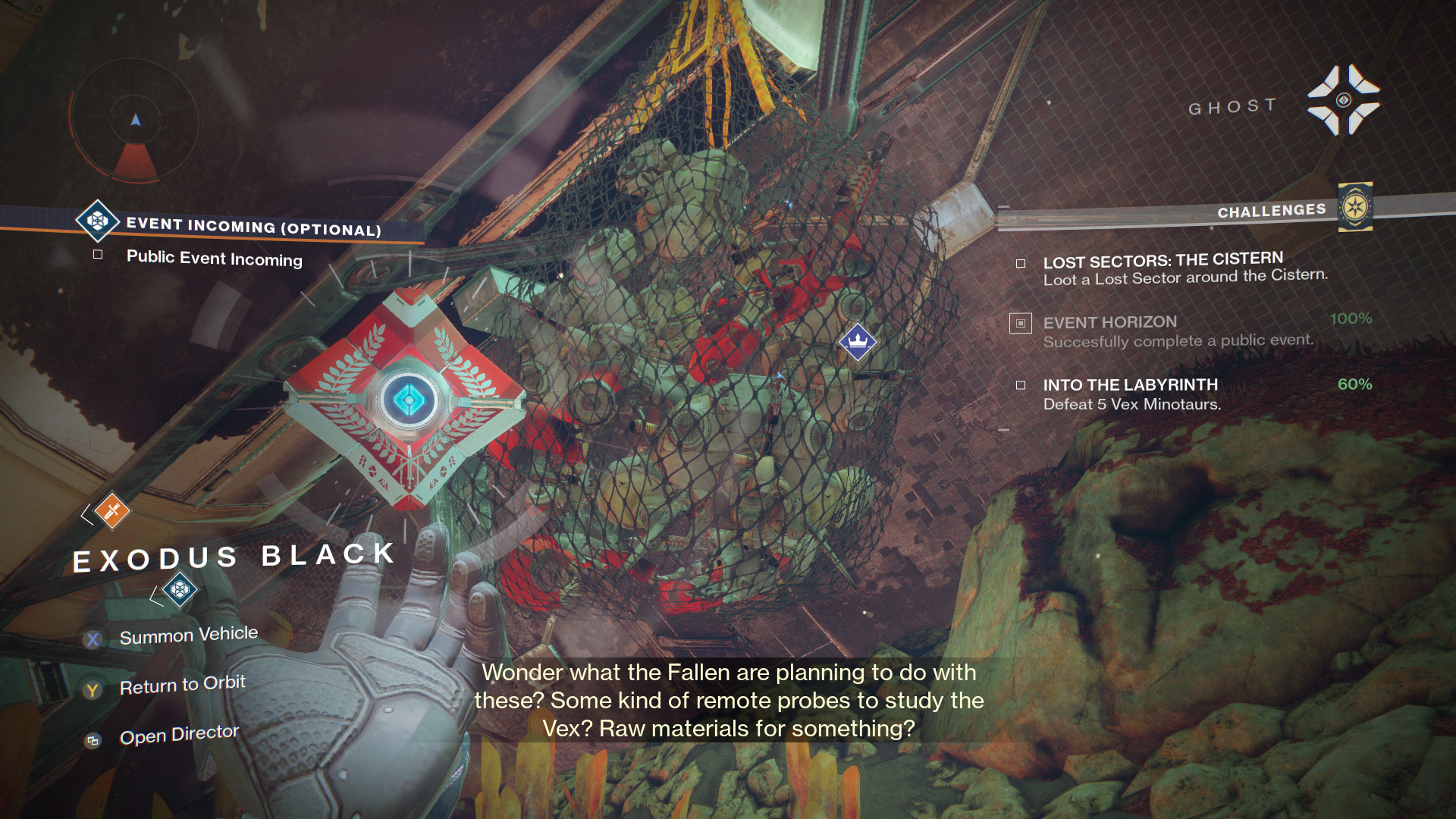This screenshot has width=1456, height=819.
Task: Select the Event Horizon challenge
Action: click(1177, 331)
